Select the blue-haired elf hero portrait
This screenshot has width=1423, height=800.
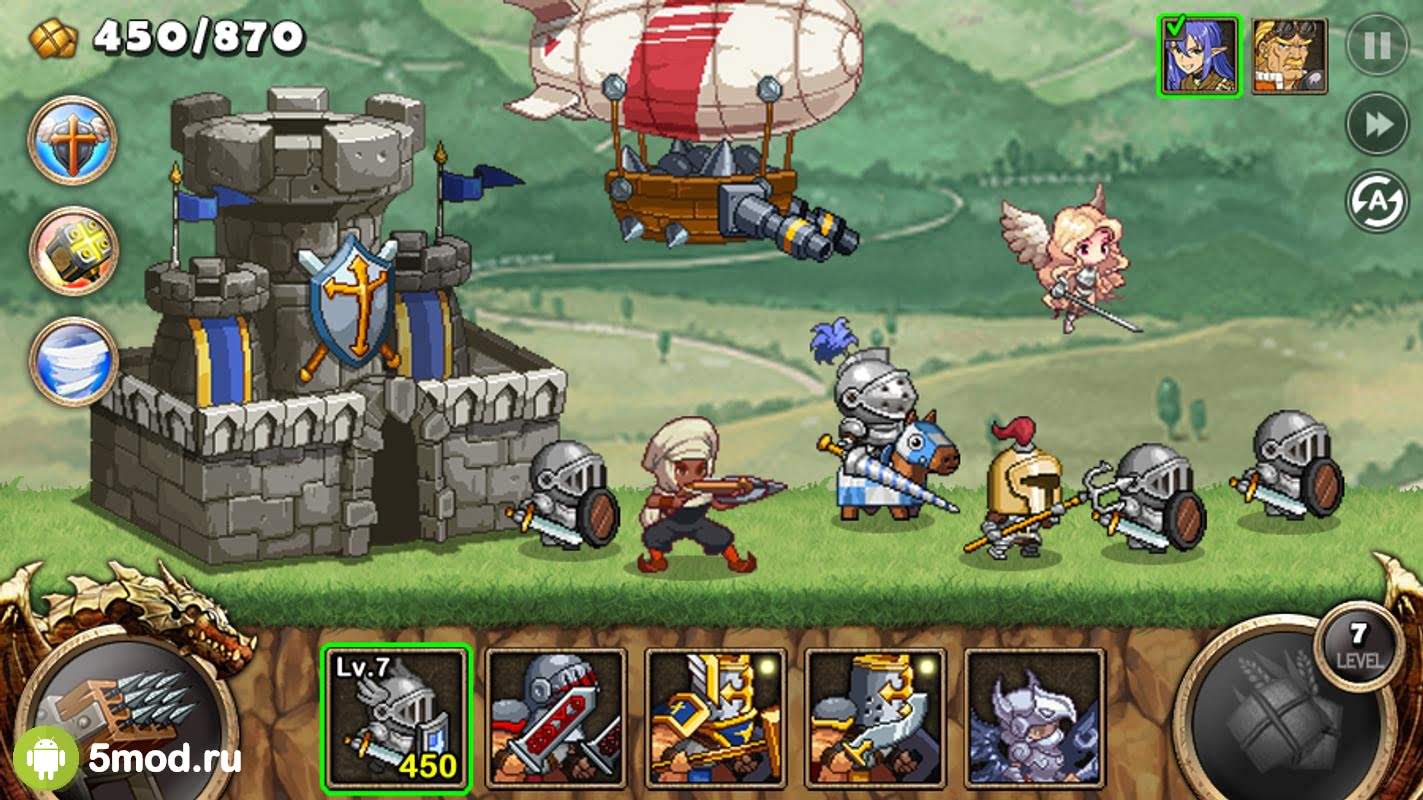(1199, 56)
